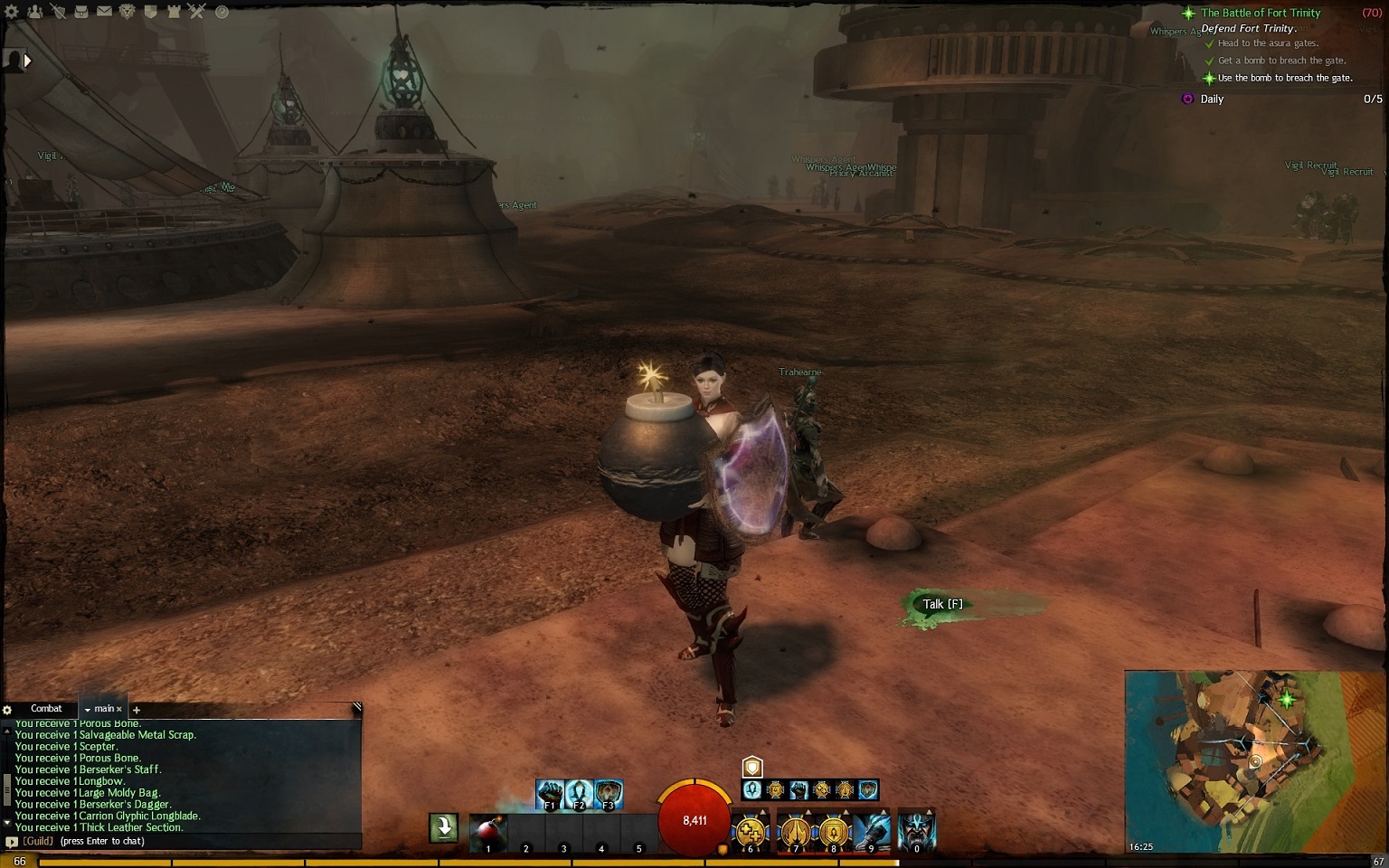Open World vs World castle tower icon
This screenshot has height=868, width=1389.
tap(173, 12)
